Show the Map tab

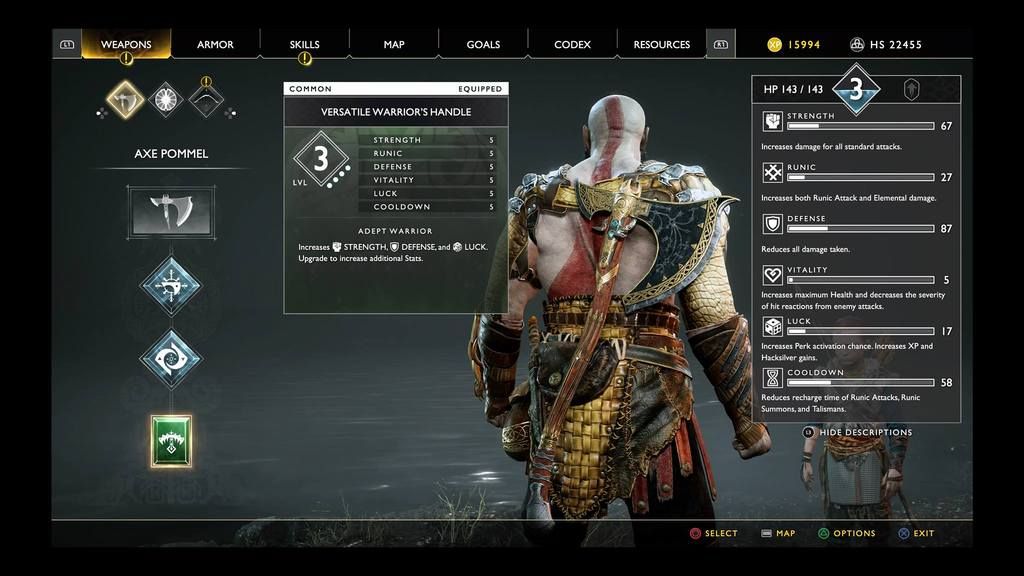[394, 45]
